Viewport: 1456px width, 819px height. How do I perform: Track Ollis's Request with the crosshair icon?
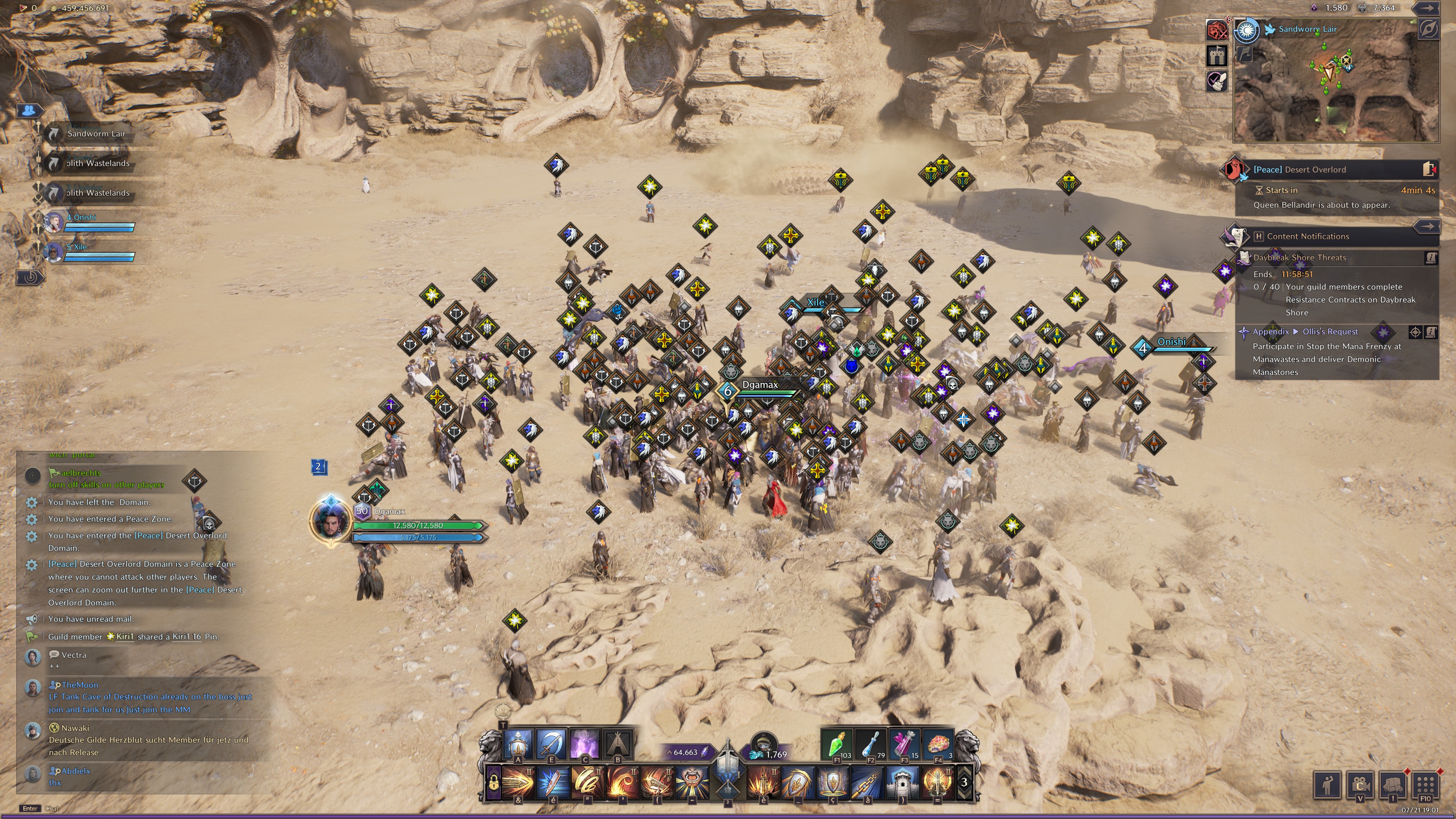[x=1415, y=332]
